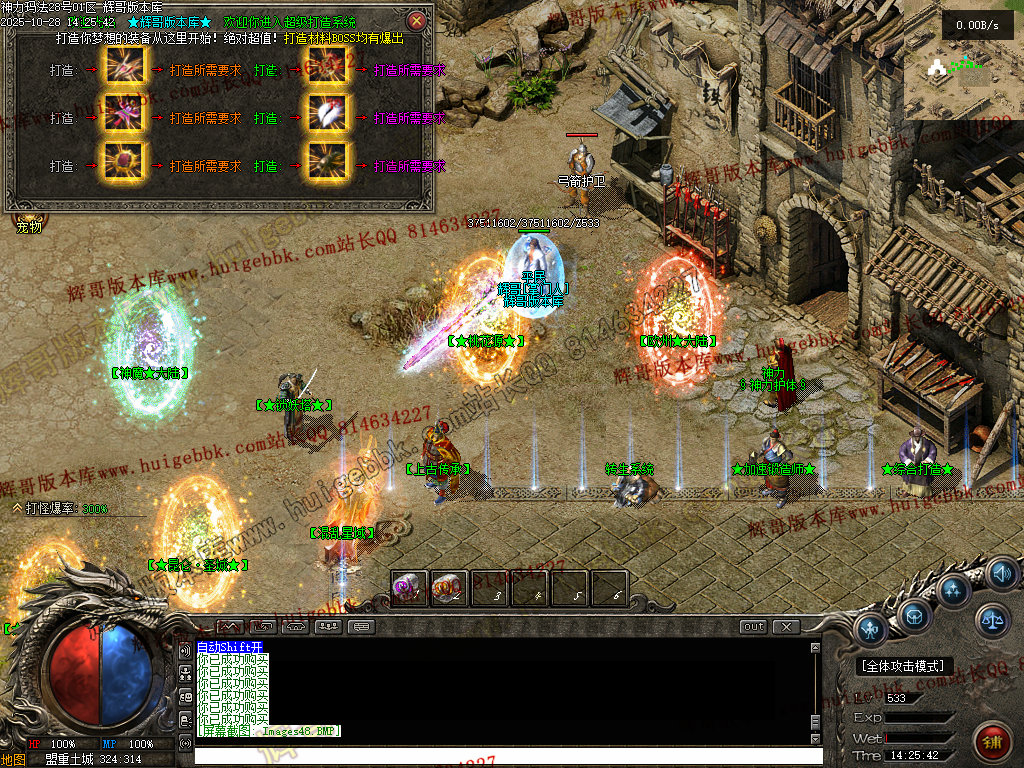Select the white wings forging icon
Screen dimensions: 1024x768
pos(327,118)
